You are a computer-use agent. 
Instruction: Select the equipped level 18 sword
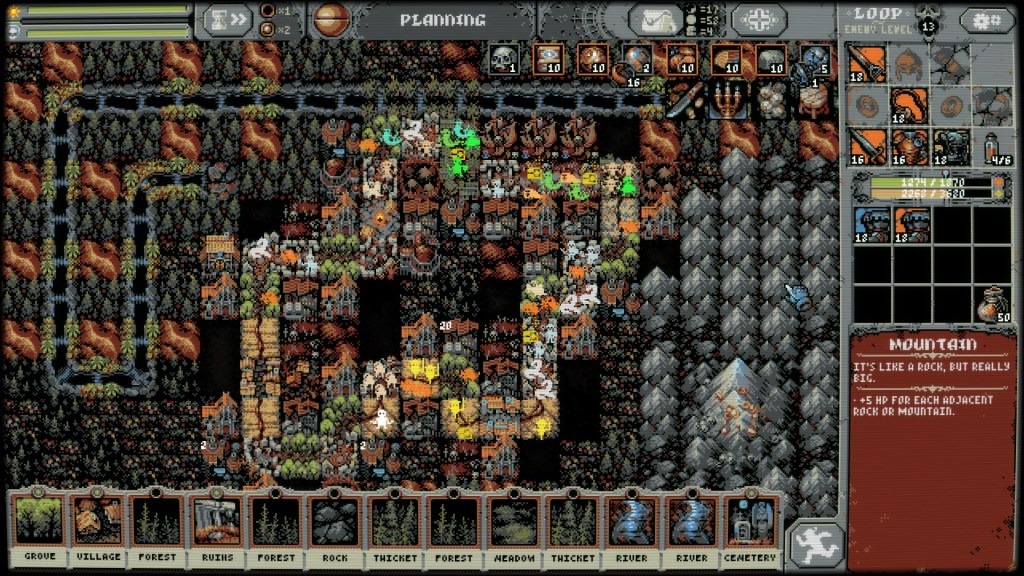(x=868, y=64)
